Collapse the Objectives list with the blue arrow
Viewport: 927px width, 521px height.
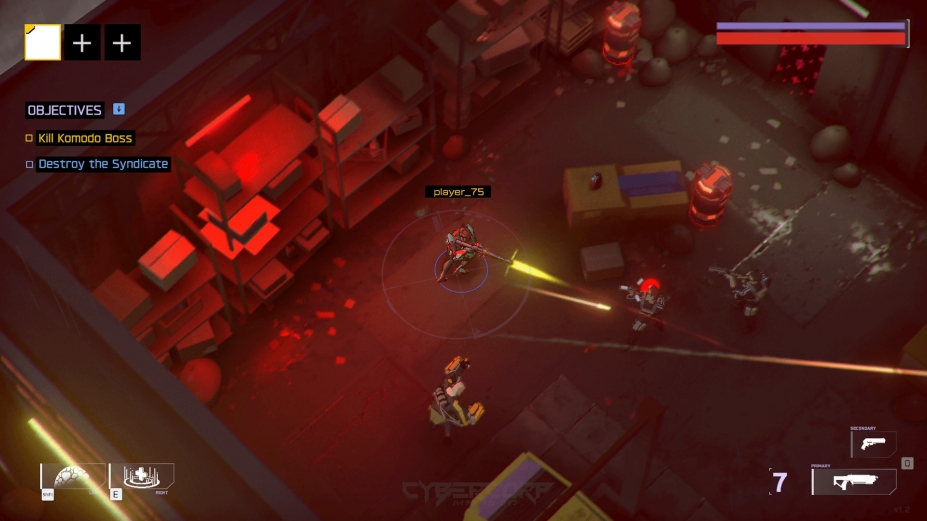coord(119,109)
